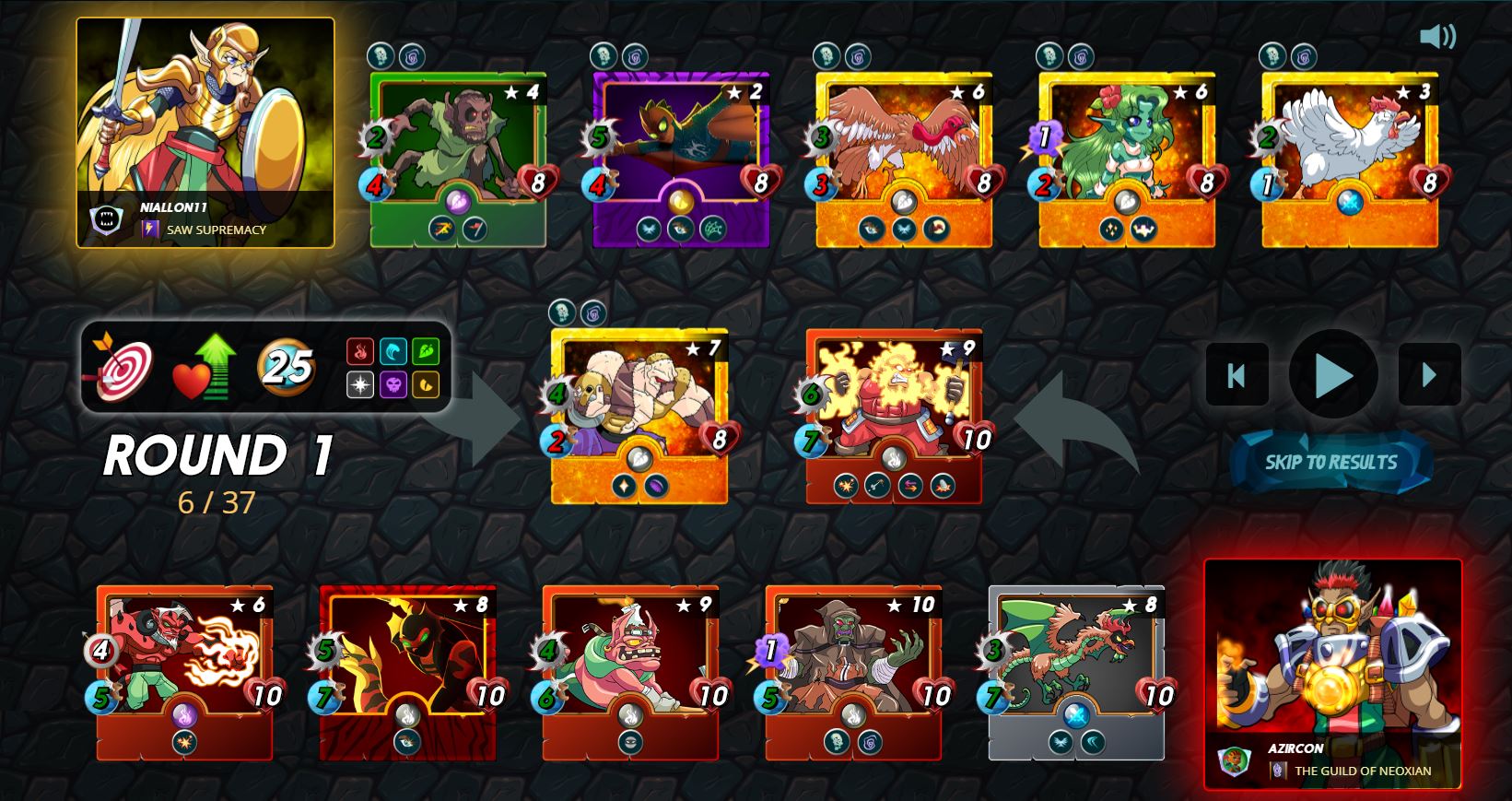Select the AZIRCON summoner portrait

click(1332, 673)
